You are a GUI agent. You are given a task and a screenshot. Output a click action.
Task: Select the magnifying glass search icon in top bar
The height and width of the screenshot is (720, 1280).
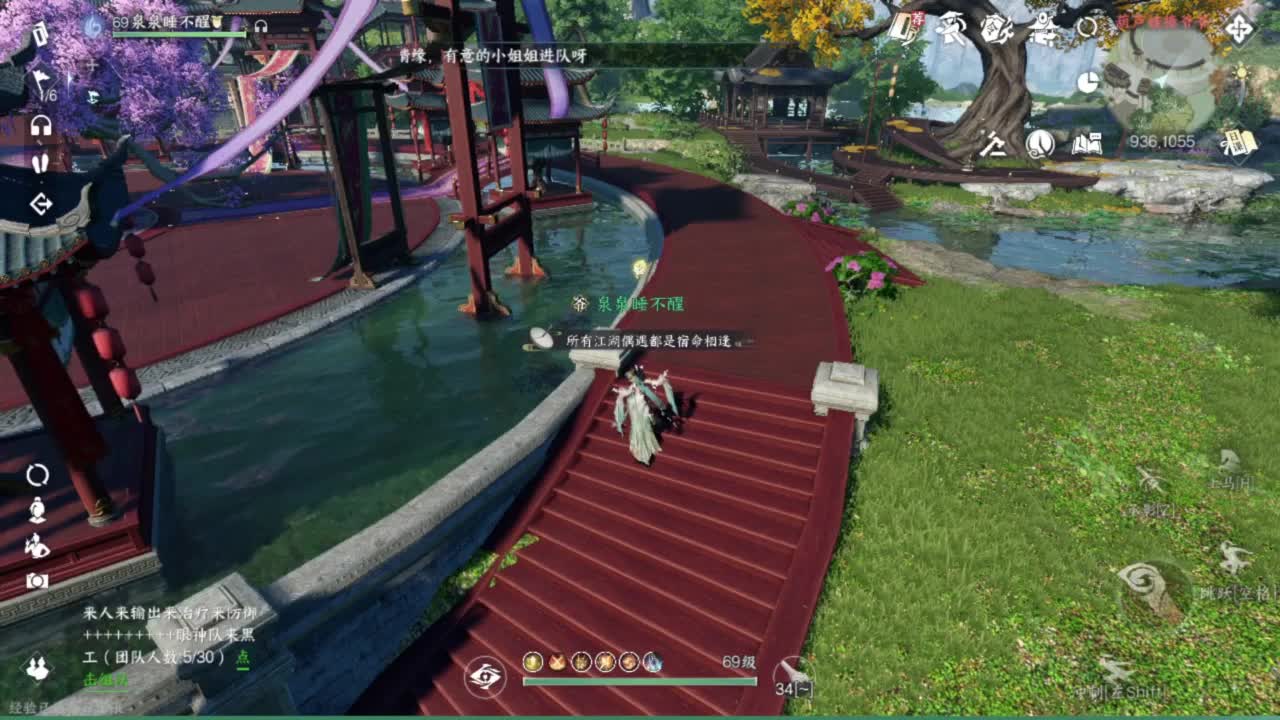(x=1087, y=27)
